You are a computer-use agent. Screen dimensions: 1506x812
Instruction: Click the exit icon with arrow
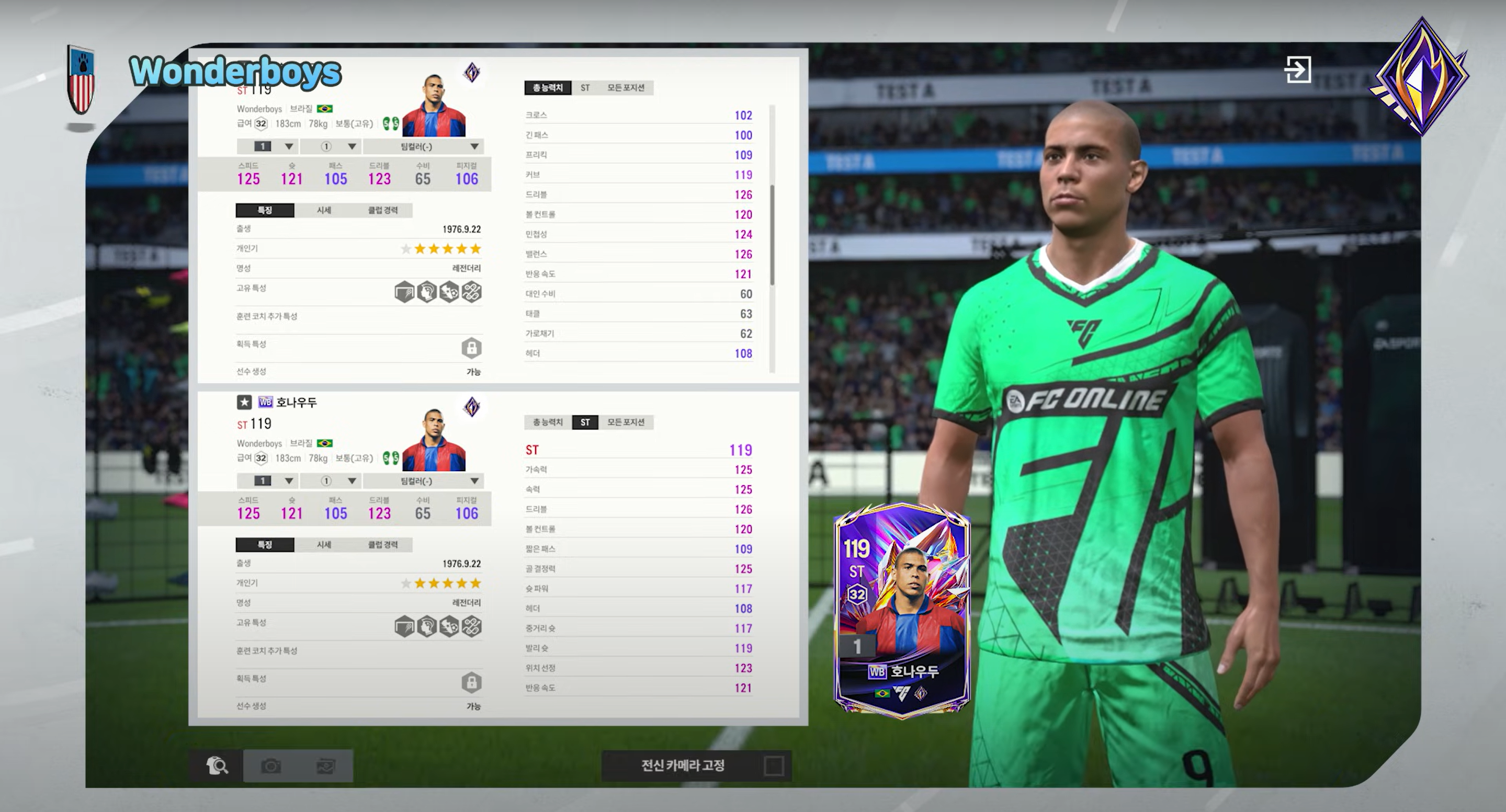pos(1297,70)
